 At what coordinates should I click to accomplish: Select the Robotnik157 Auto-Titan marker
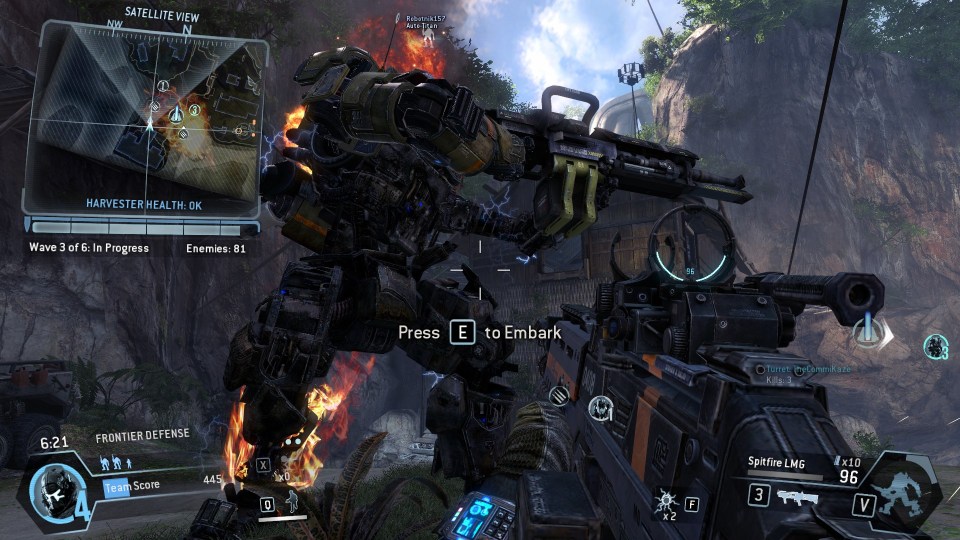coord(428,32)
